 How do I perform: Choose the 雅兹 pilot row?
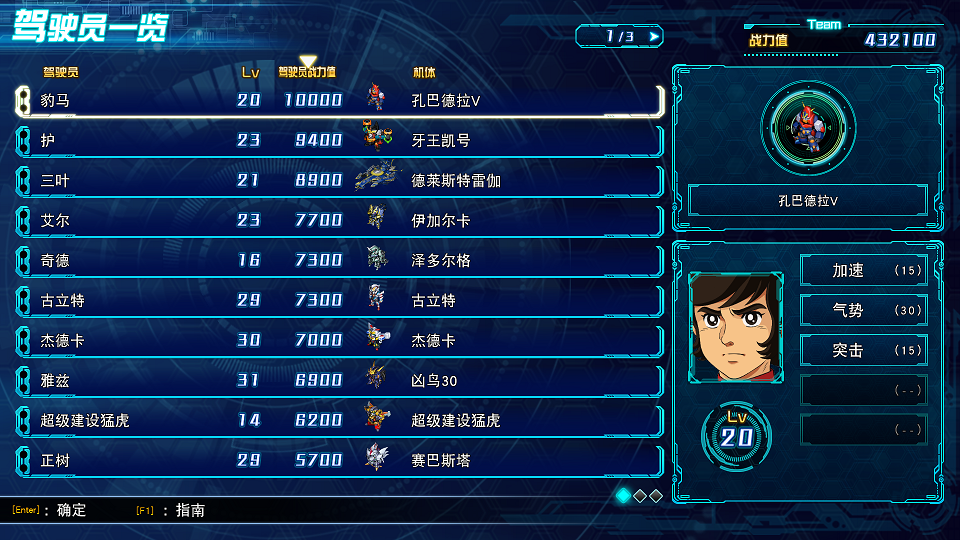pyautogui.click(x=340, y=380)
